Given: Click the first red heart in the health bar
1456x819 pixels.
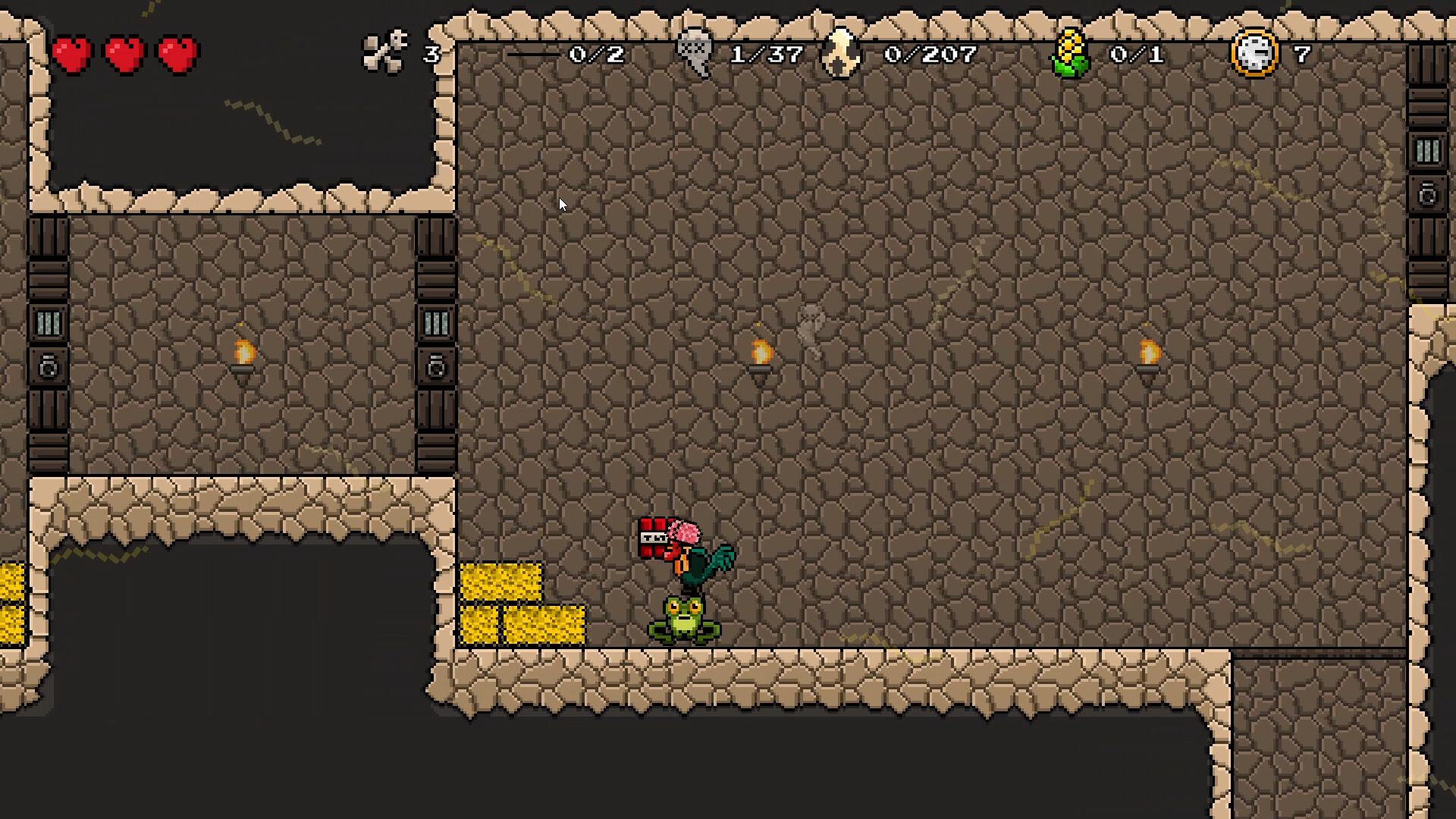Looking at the screenshot, I should 74,54.
